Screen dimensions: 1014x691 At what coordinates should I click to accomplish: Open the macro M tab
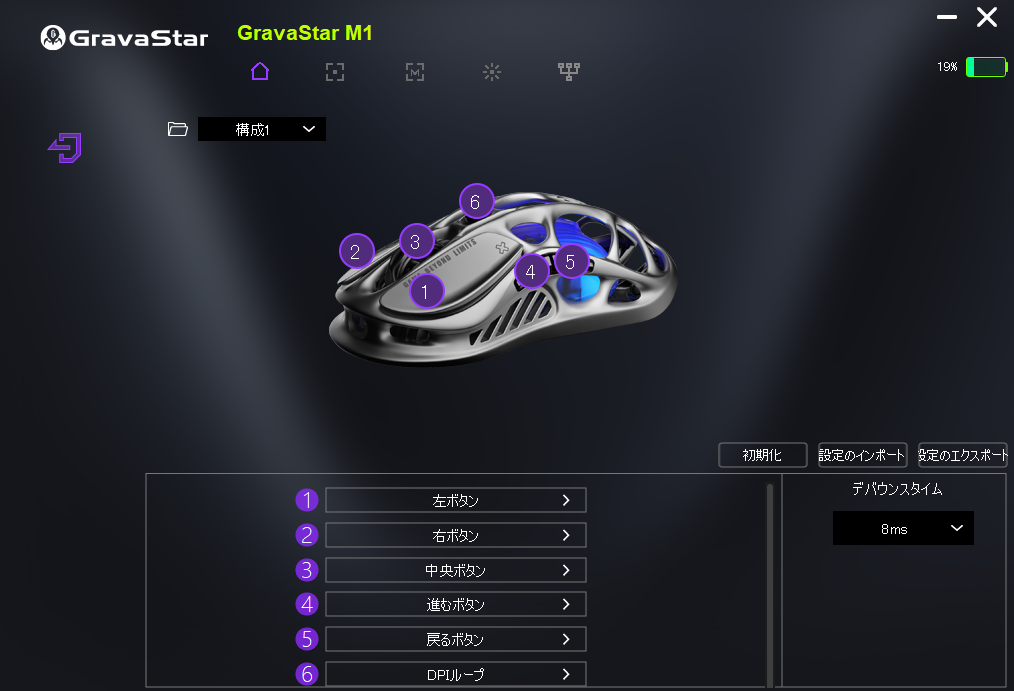coord(415,71)
